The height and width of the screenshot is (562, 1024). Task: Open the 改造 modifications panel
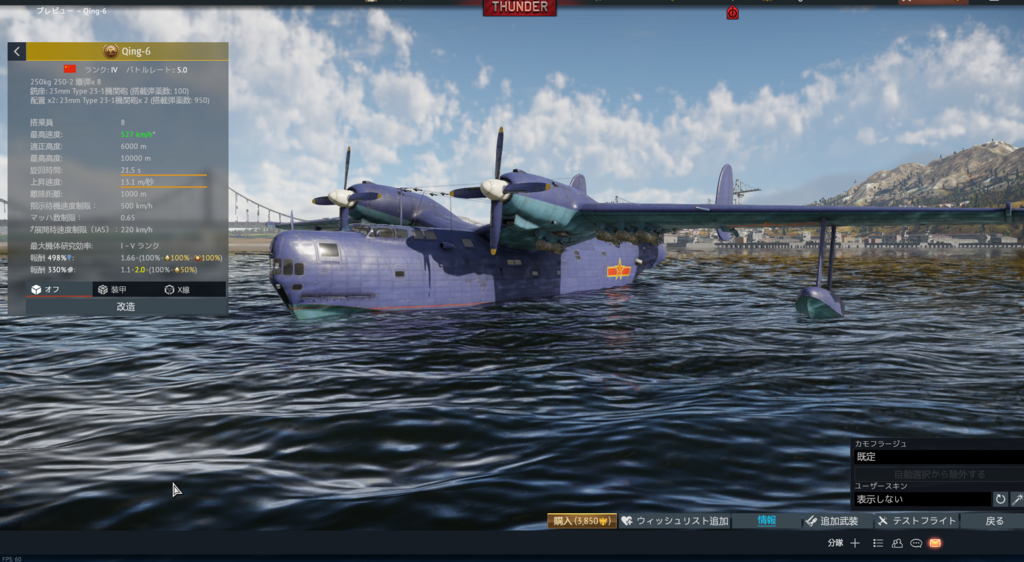pos(126,306)
